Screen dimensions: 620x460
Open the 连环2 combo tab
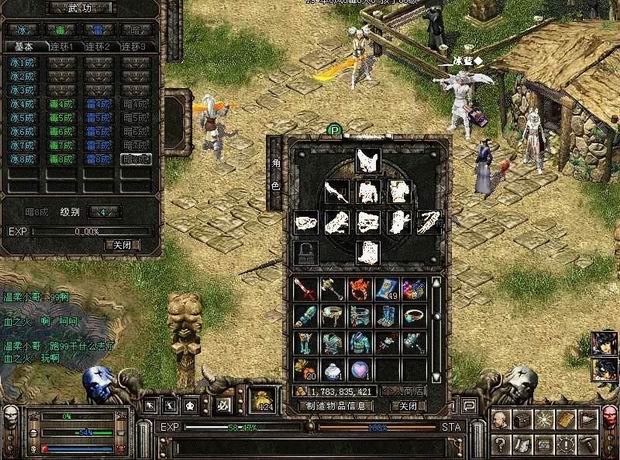point(98,46)
